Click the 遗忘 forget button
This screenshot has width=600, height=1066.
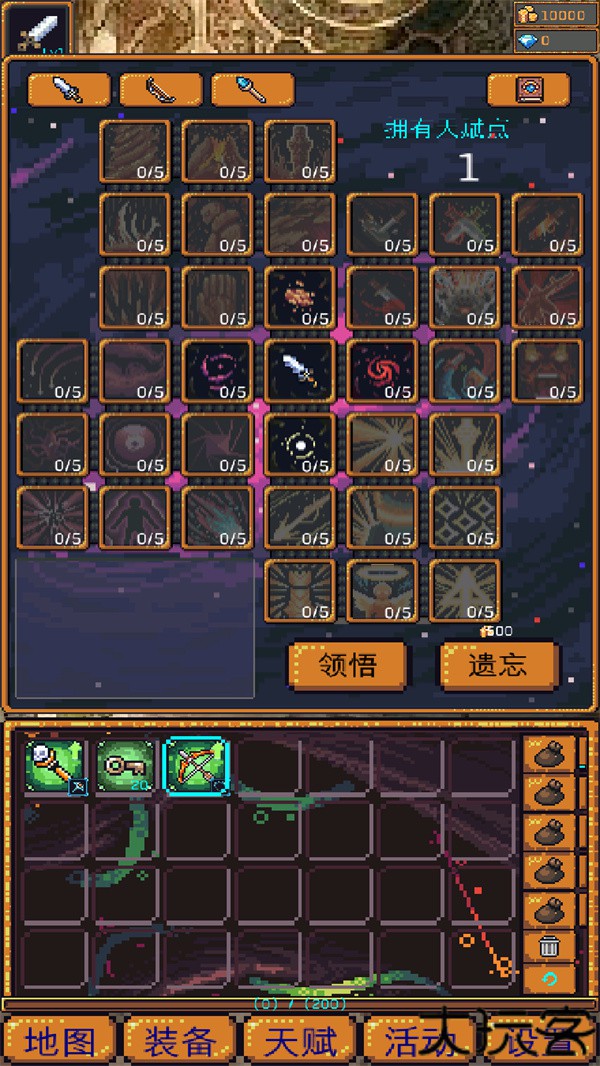[497, 666]
